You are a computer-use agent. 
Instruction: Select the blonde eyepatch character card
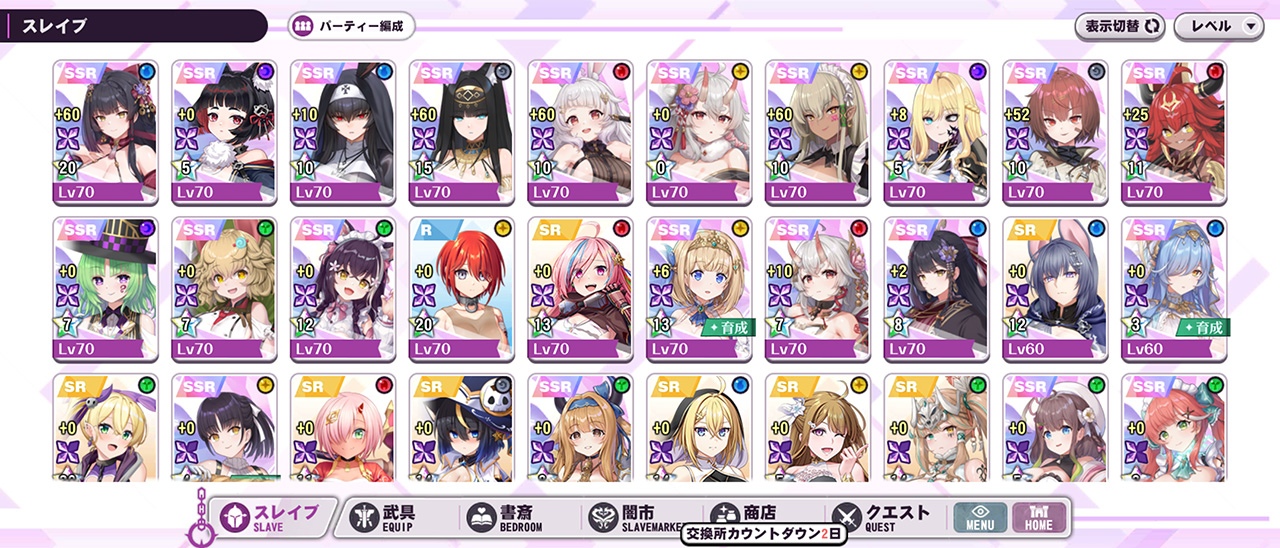(936, 132)
